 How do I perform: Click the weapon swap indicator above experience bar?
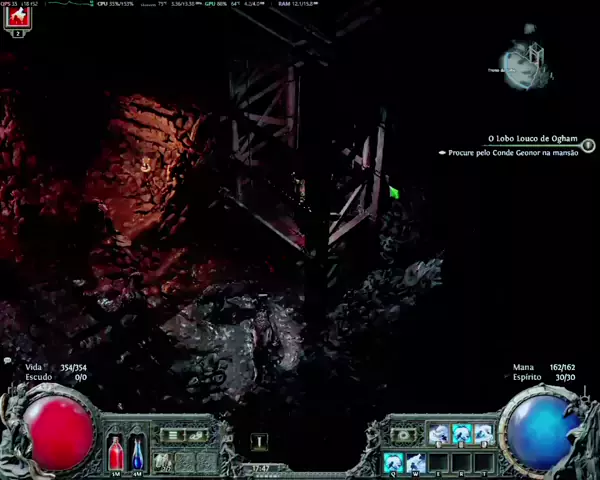[x=259, y=441]
